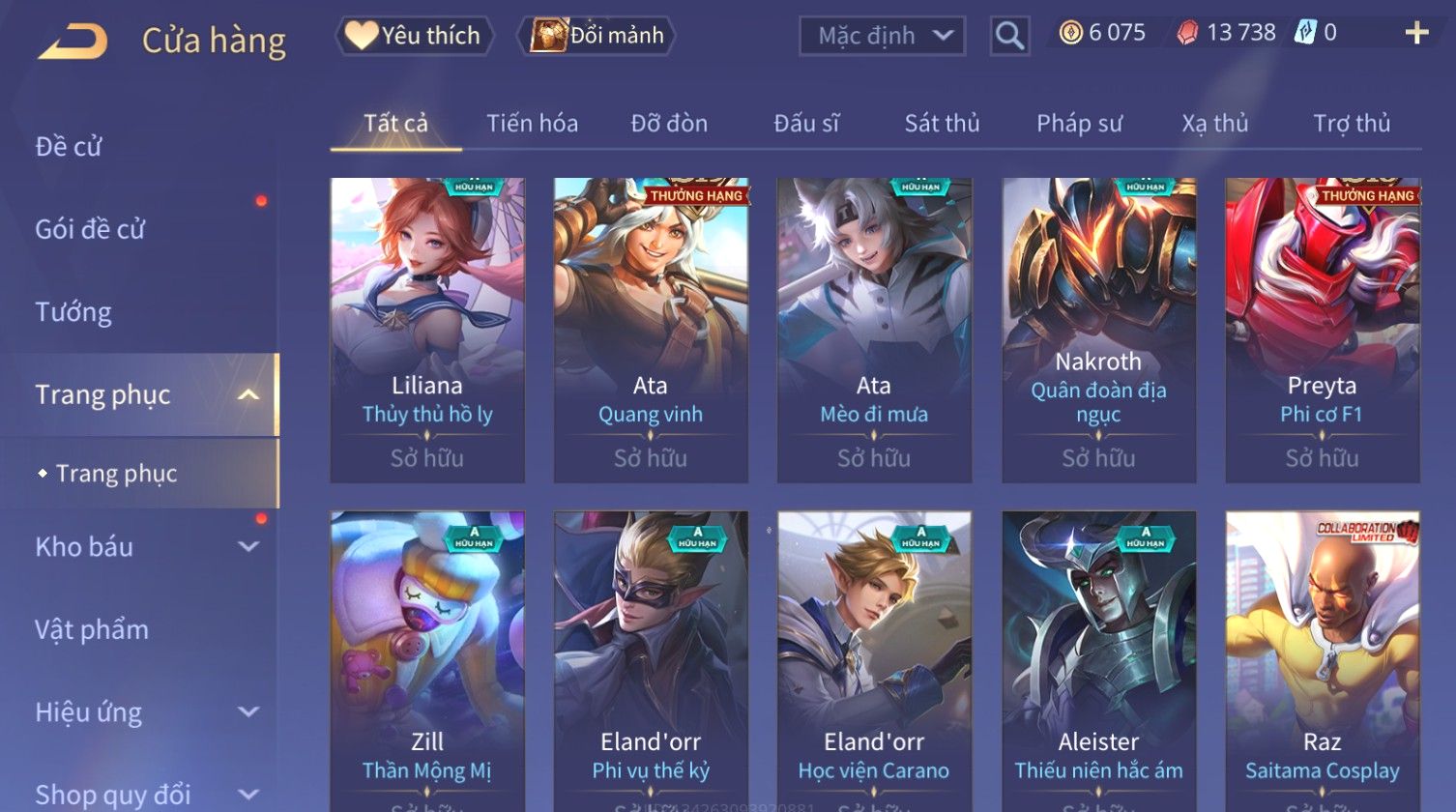The width and height of the screenshot is (1456, 812).
Task: Switch to the Đỡ đòn tab
Action: tap(669, 124)
